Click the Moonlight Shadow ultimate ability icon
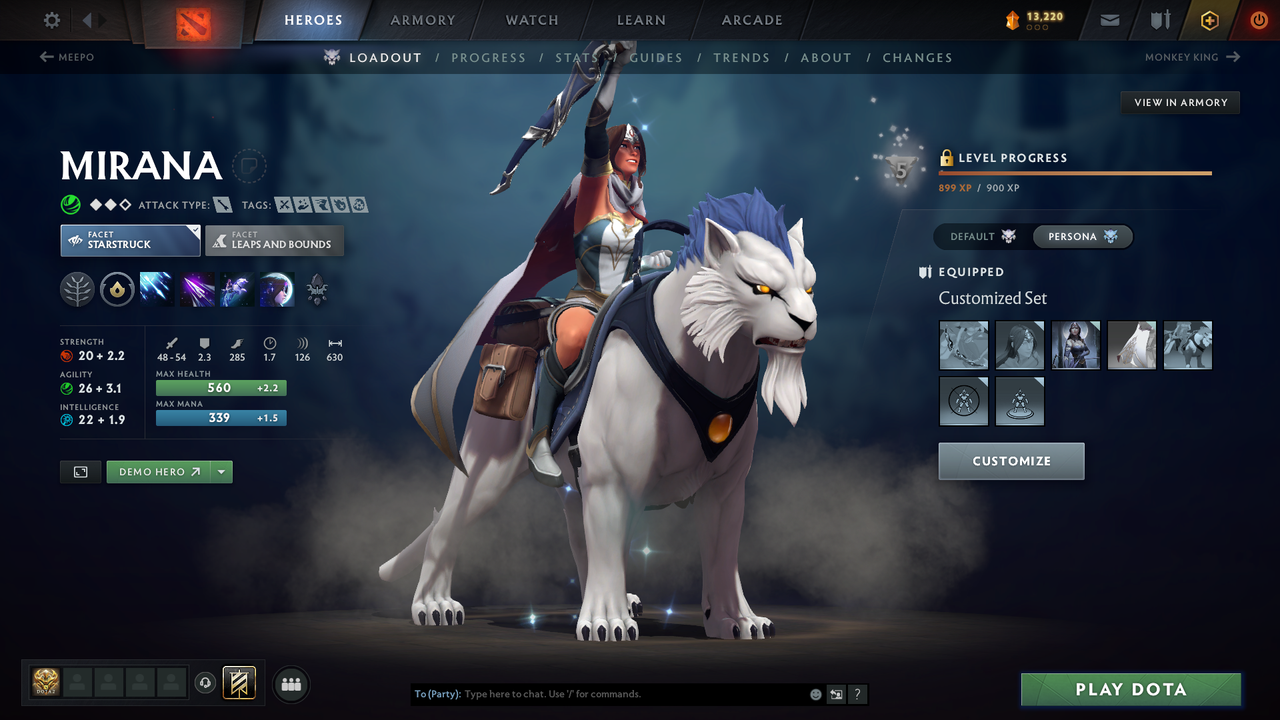 coord(277,289)
